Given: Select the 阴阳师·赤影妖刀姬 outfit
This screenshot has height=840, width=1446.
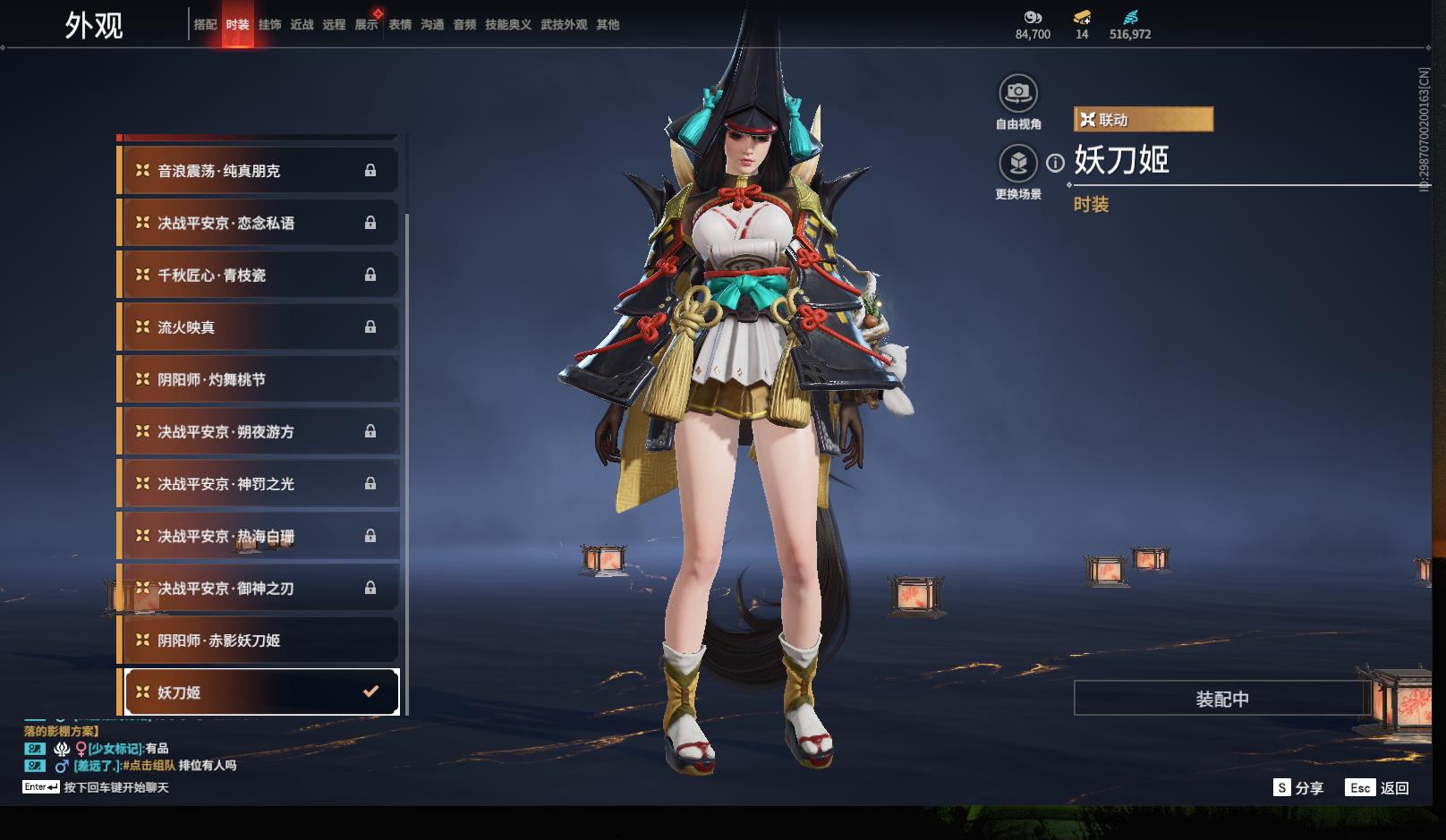Looking at the screenshot, I should pyautogui.click(x=259, y=641).
